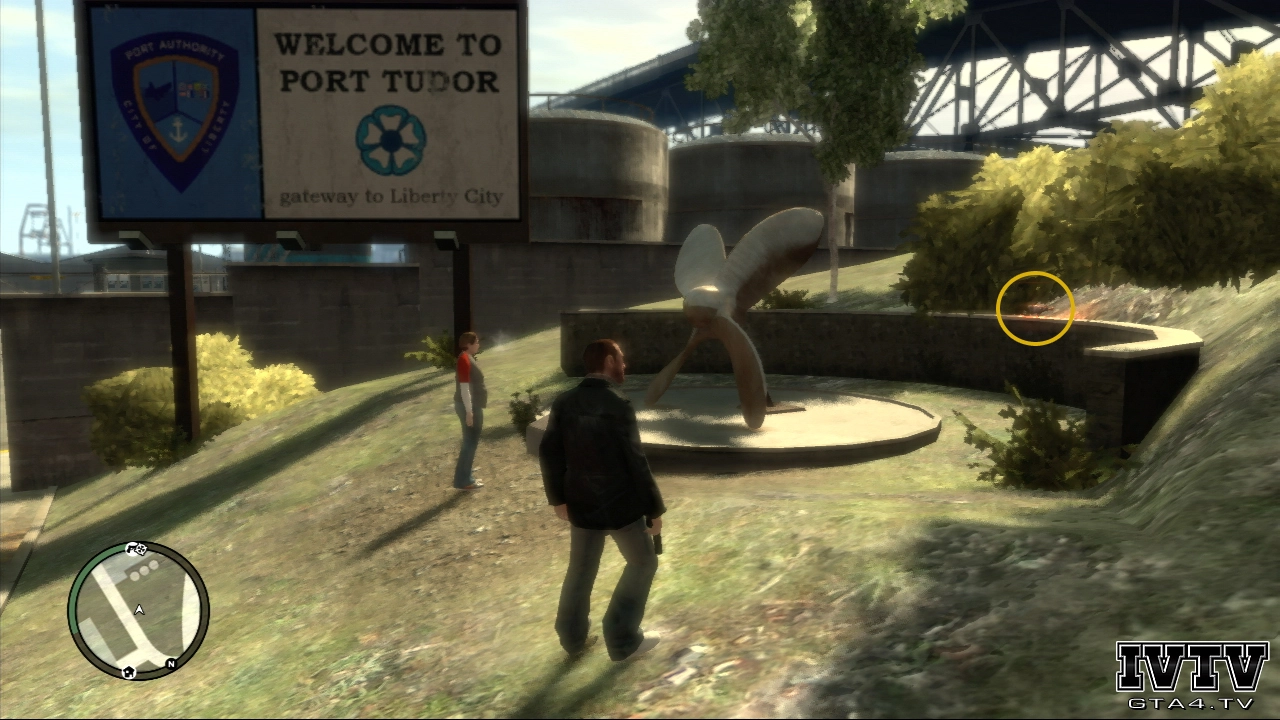This screenshot has width=1280, height=720.
Task: Click the circular minimap radar
Action: pyautogui.click(x=138, y=611)
